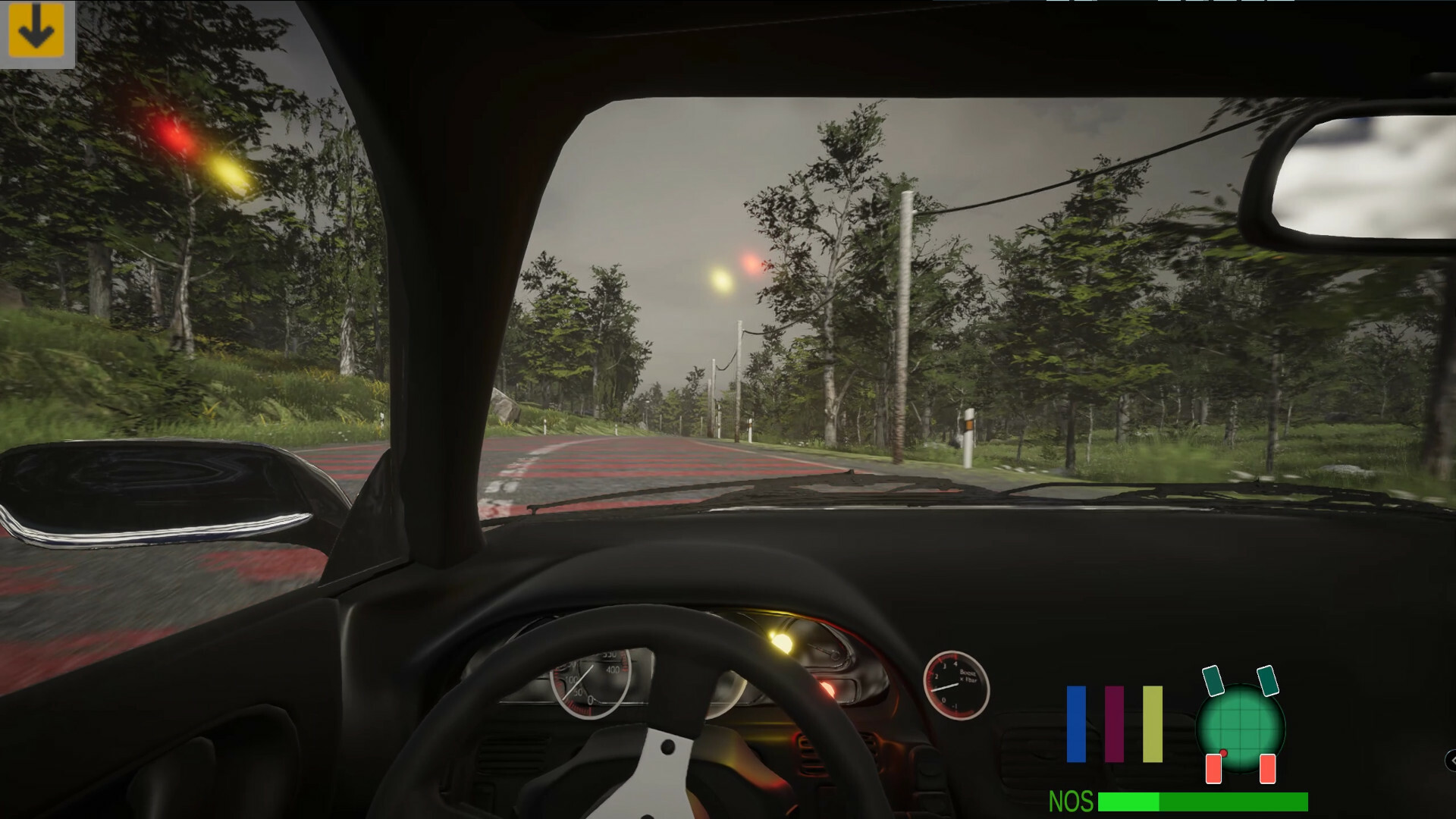1456x819 pixels.
Task: Click the blue gauge bar in the HUD
Action: 1076,724
